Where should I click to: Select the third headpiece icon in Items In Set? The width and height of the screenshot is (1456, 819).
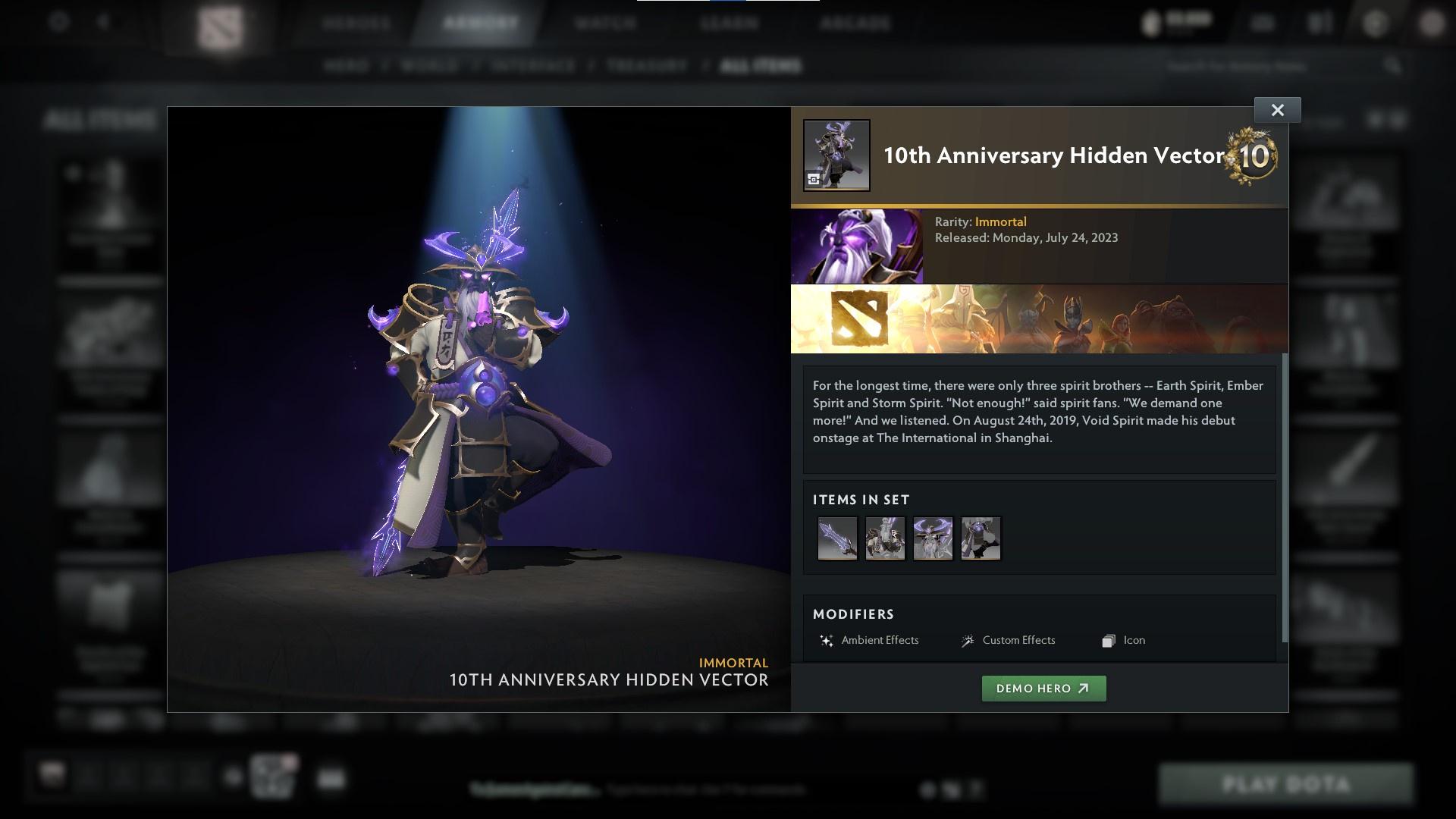[933, 538]
